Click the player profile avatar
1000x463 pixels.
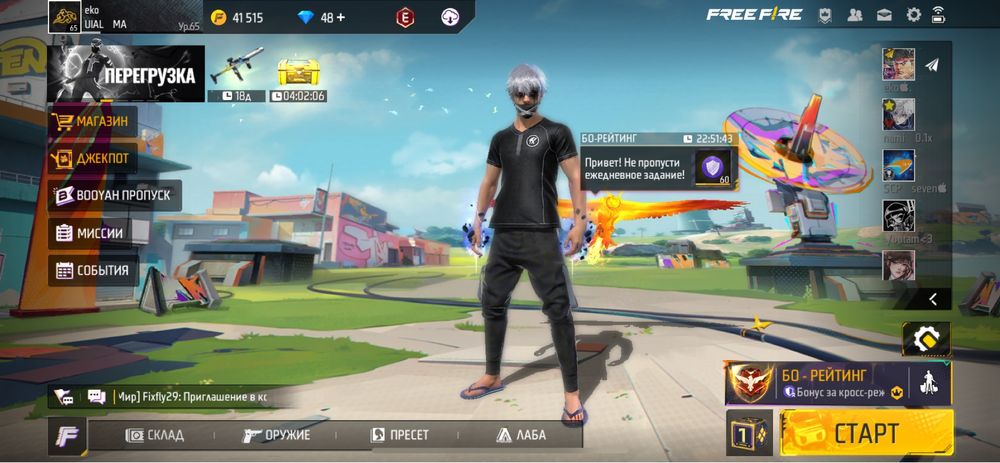click(64, 16)
